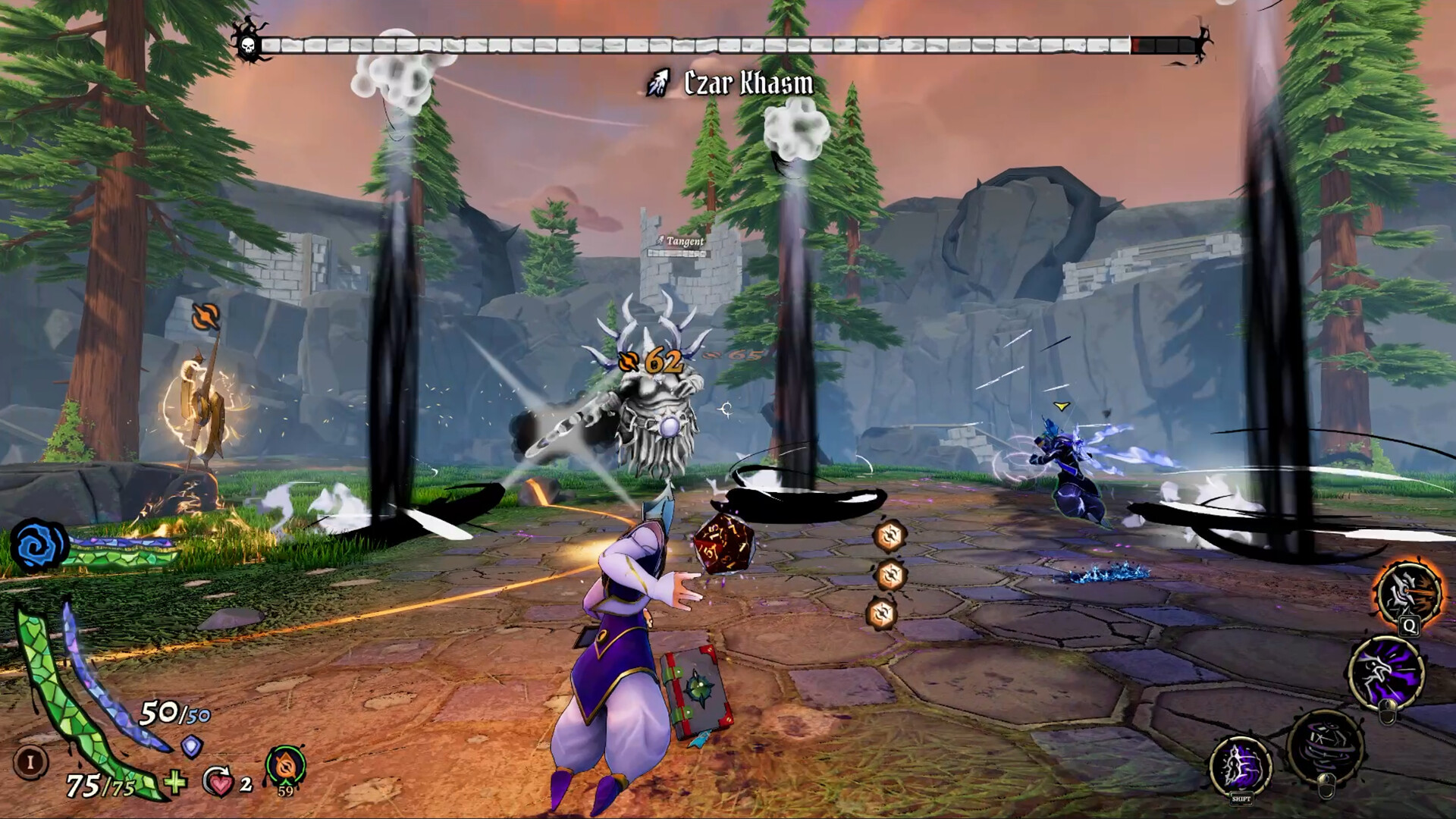Activate the purple dash ability icon
The width and height of the screenshot is (1456, 819).
click(x=1241, y=765)
